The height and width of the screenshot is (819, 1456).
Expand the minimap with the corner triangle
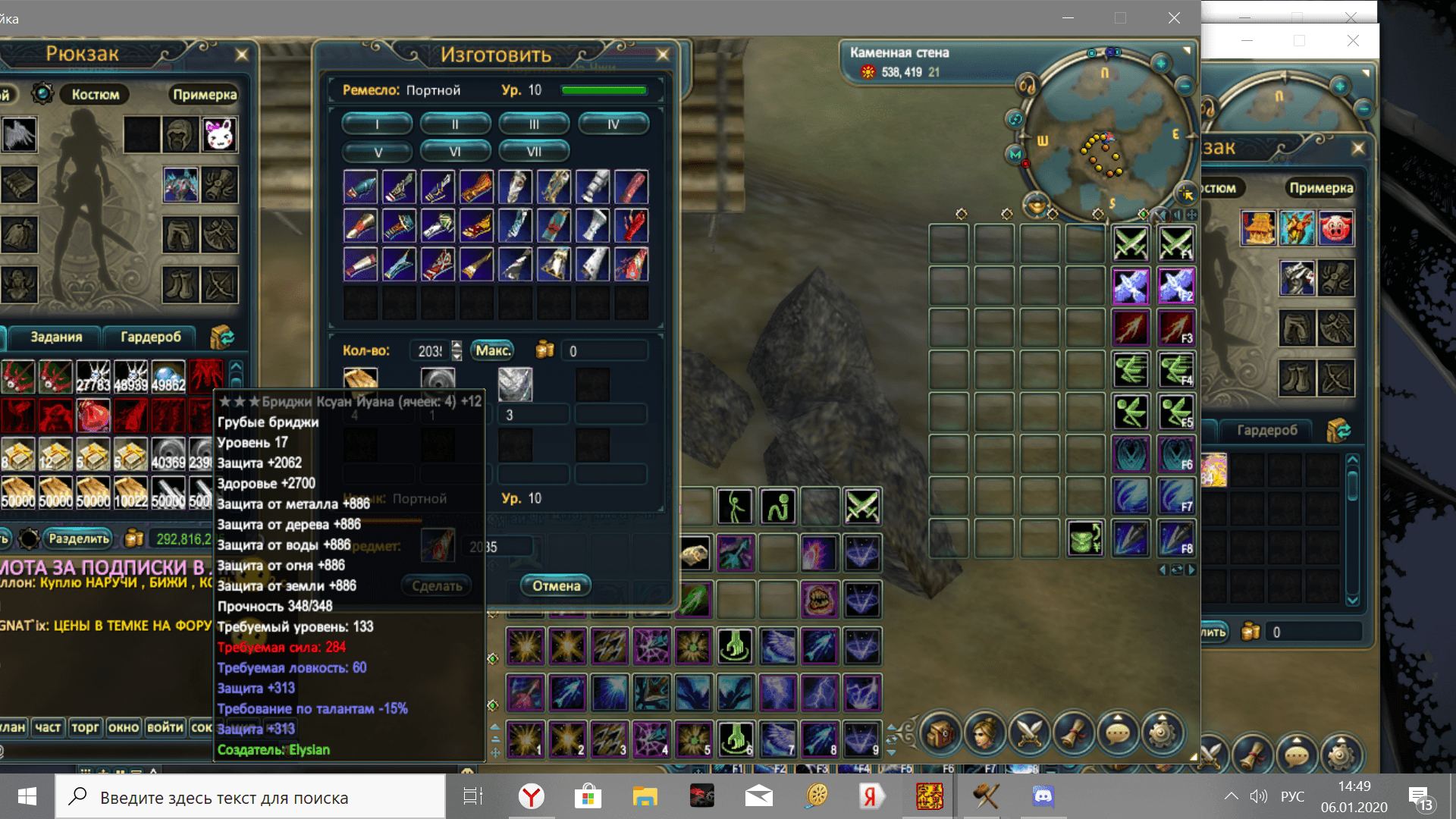[x=1186, y=50]
